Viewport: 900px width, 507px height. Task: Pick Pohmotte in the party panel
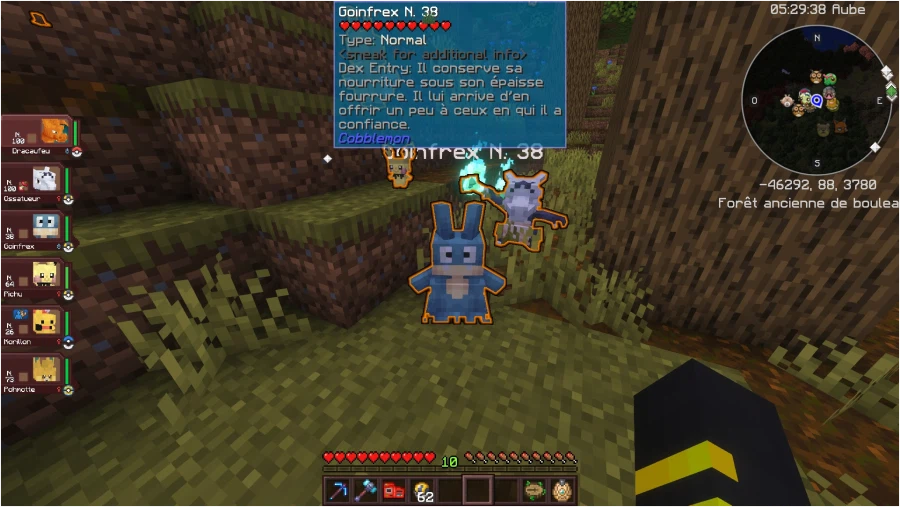34,375
